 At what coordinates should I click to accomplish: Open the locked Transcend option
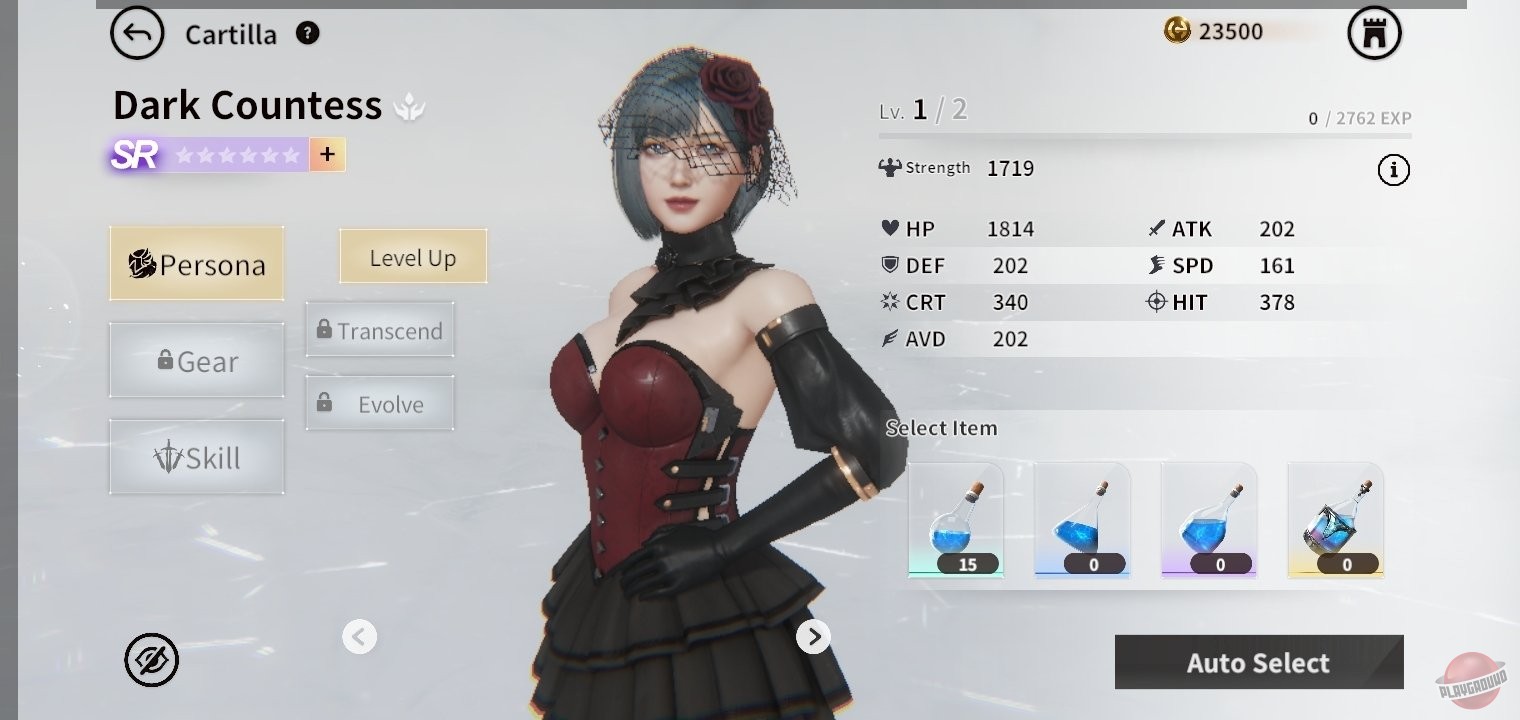(x=380, y=330)
